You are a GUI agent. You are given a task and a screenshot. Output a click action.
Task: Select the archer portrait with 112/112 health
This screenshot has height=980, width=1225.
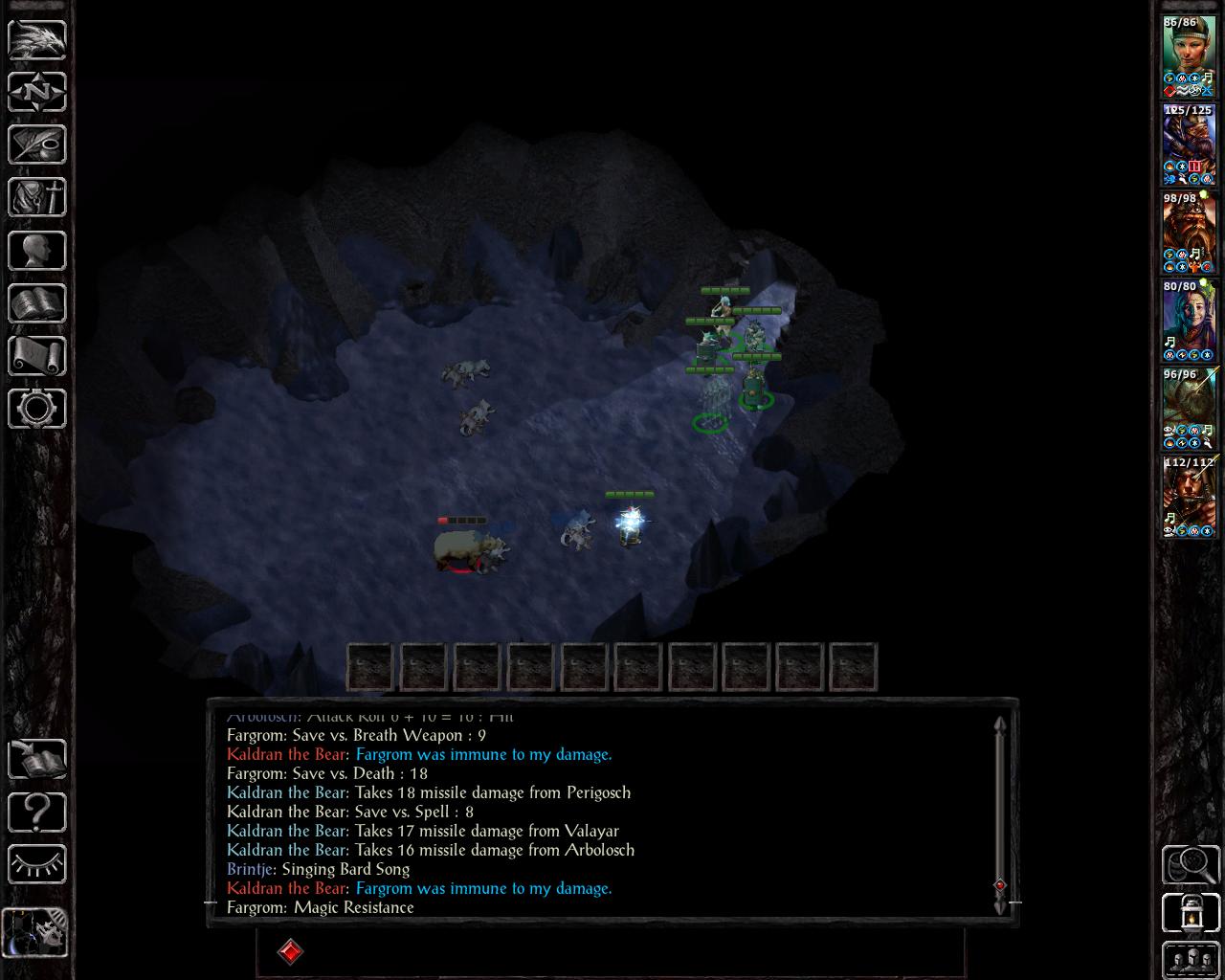[x=1189, y=496]
